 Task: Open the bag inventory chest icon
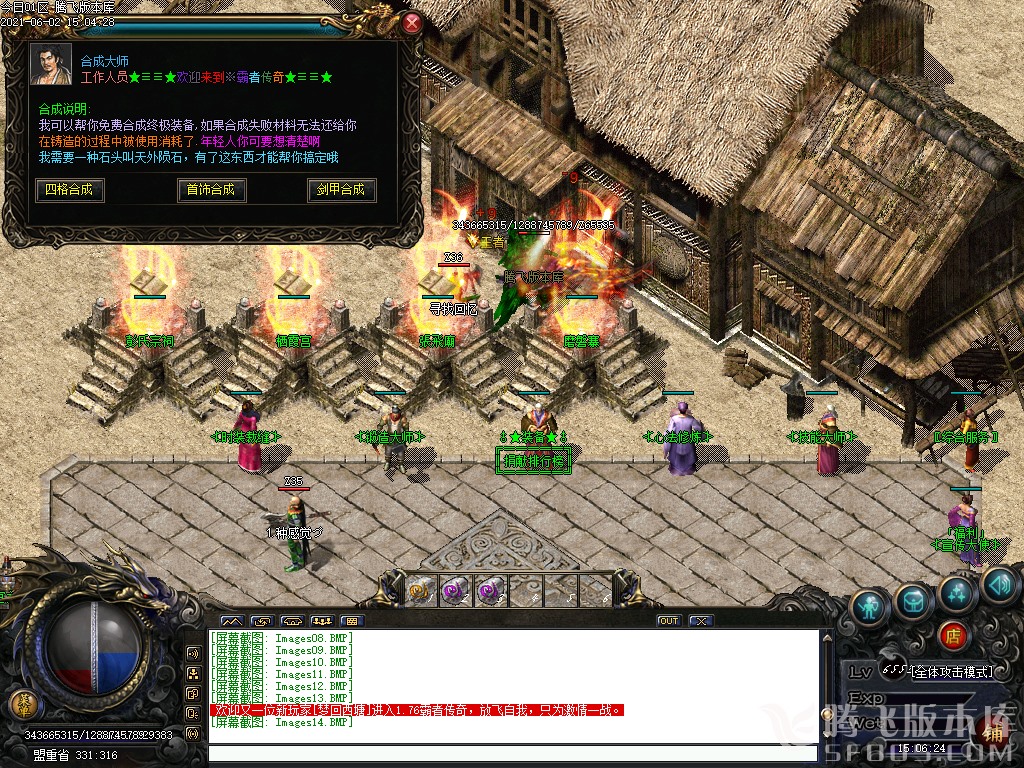(913, 600)
